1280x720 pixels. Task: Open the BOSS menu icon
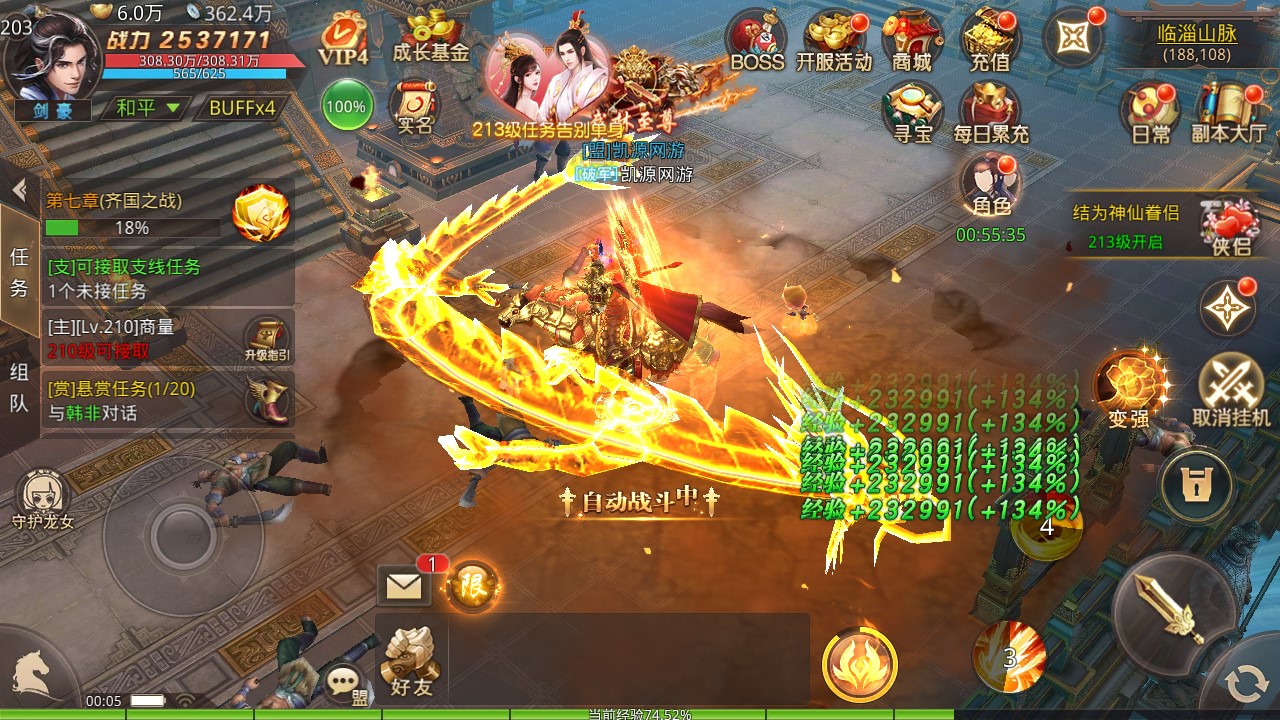[756, 40]
